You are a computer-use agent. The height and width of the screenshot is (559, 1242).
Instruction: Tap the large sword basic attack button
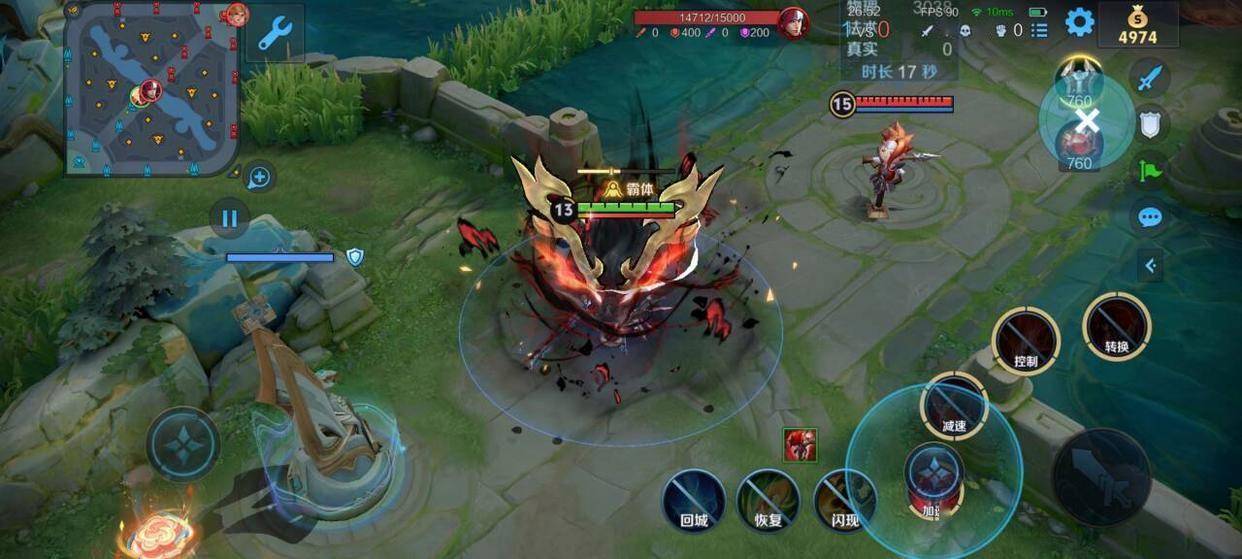[1101, 476]
